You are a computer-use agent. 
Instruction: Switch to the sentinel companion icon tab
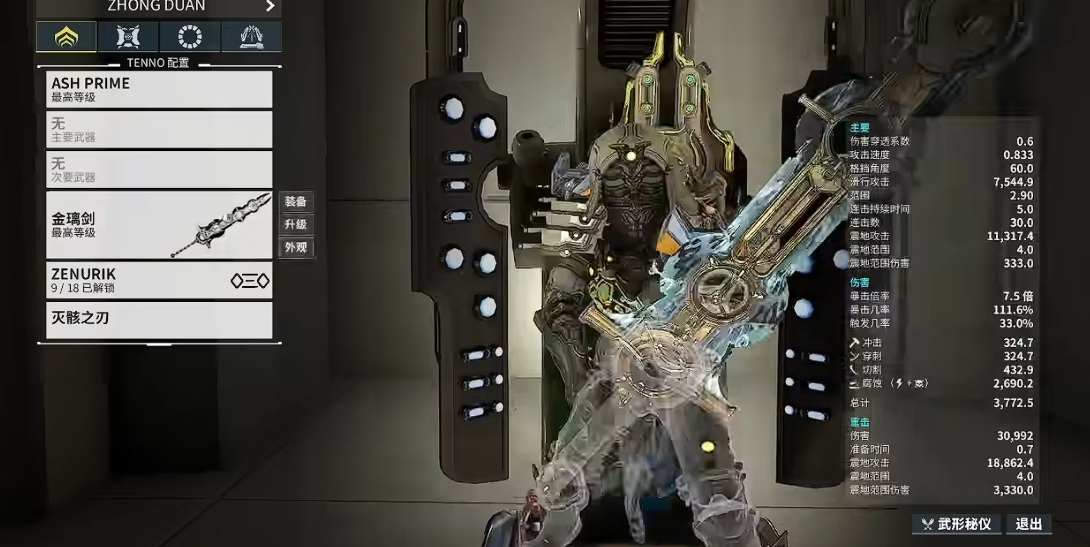pos(128,37)
